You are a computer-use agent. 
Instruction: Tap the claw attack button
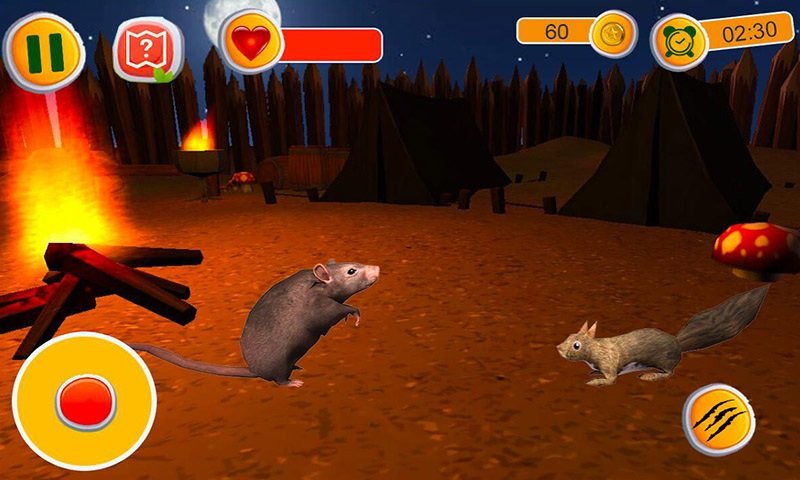point(720,420)
